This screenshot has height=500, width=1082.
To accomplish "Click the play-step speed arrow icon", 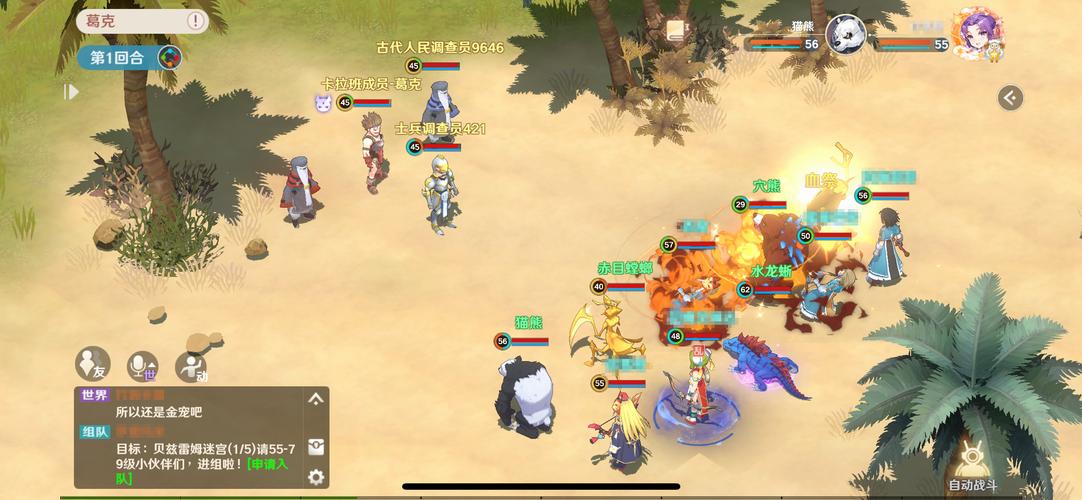I will click(x=70, y=92).
